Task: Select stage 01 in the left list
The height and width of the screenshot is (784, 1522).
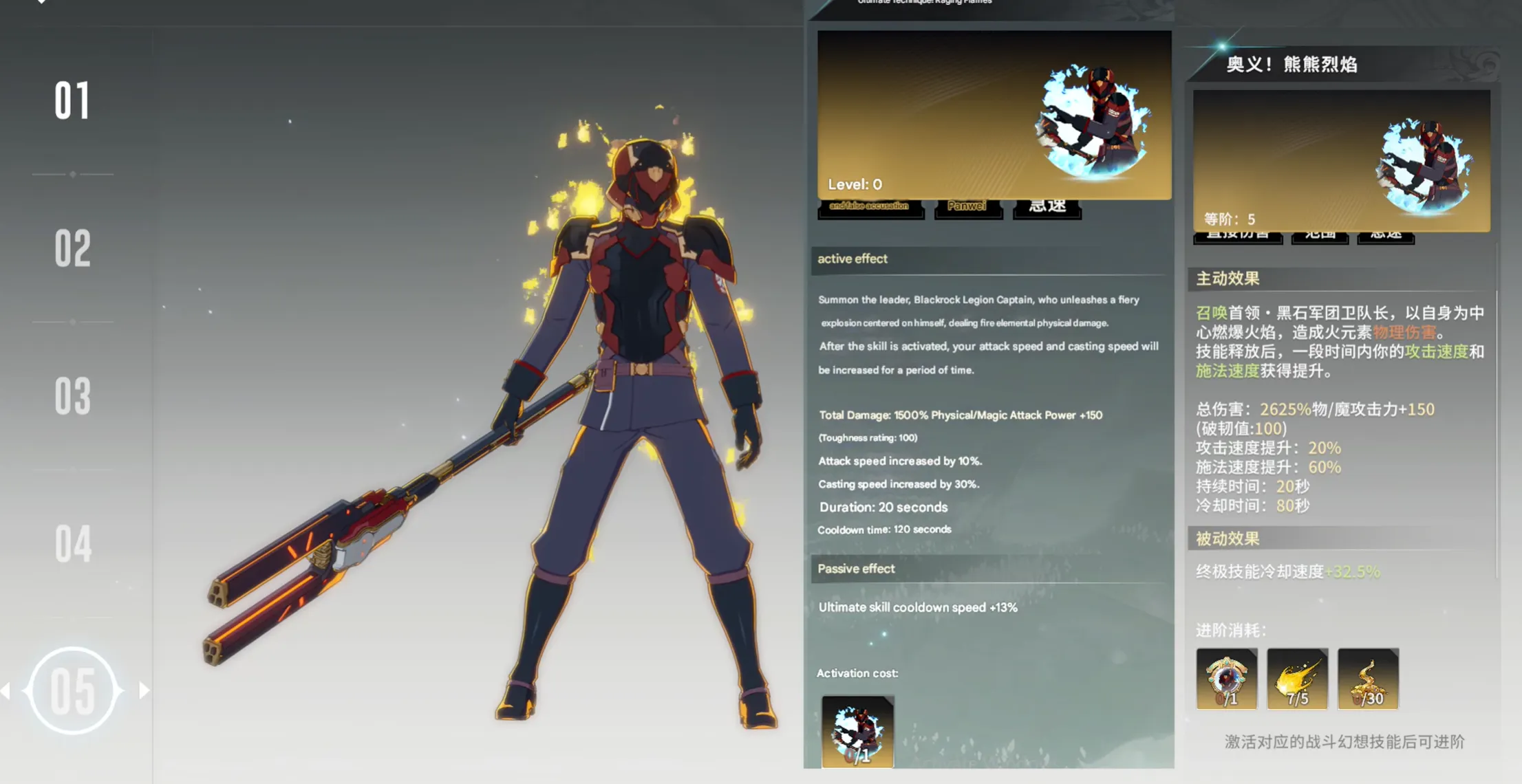Action: pos(72,101)
